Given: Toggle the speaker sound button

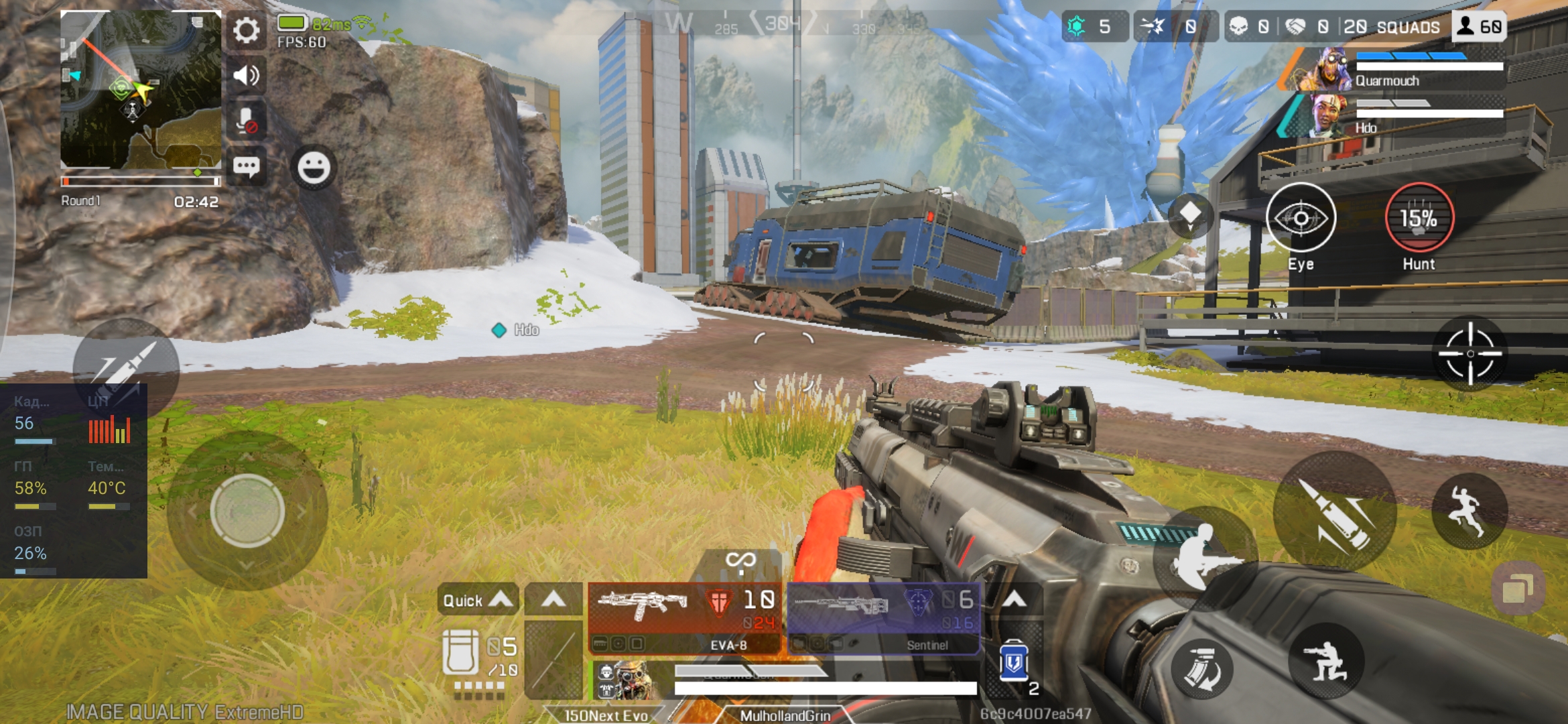Looking at the screenshot, I should pyautogui.click(x=246, y=75).
